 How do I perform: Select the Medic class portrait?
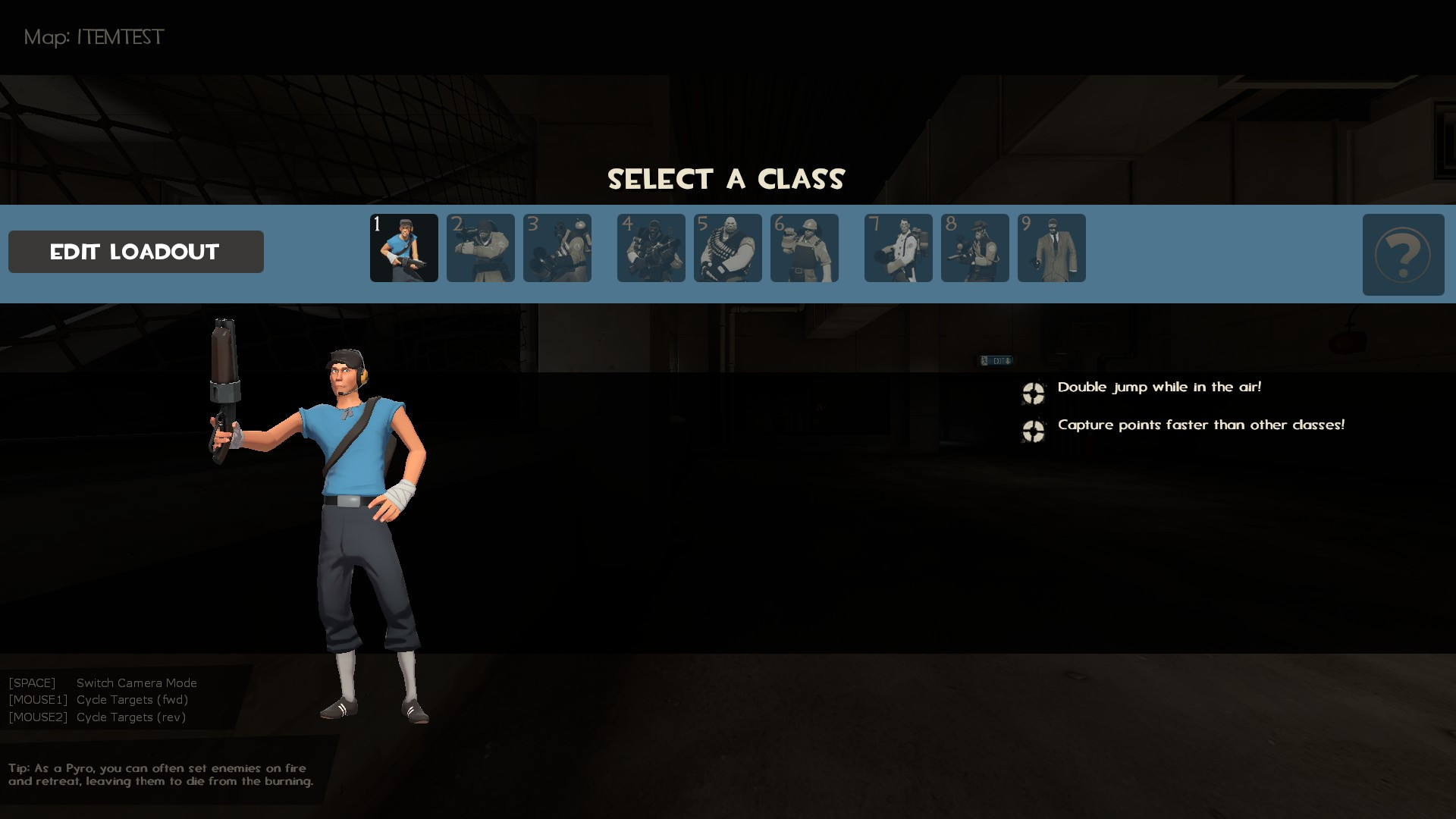898,248
